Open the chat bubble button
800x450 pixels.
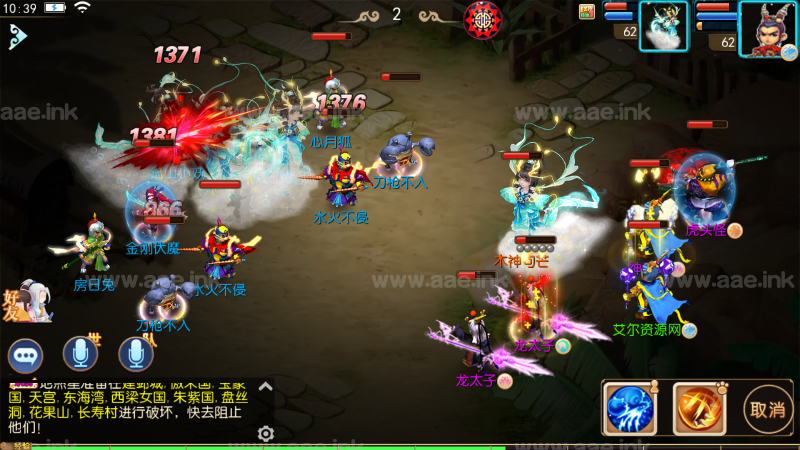coord(26,355)
